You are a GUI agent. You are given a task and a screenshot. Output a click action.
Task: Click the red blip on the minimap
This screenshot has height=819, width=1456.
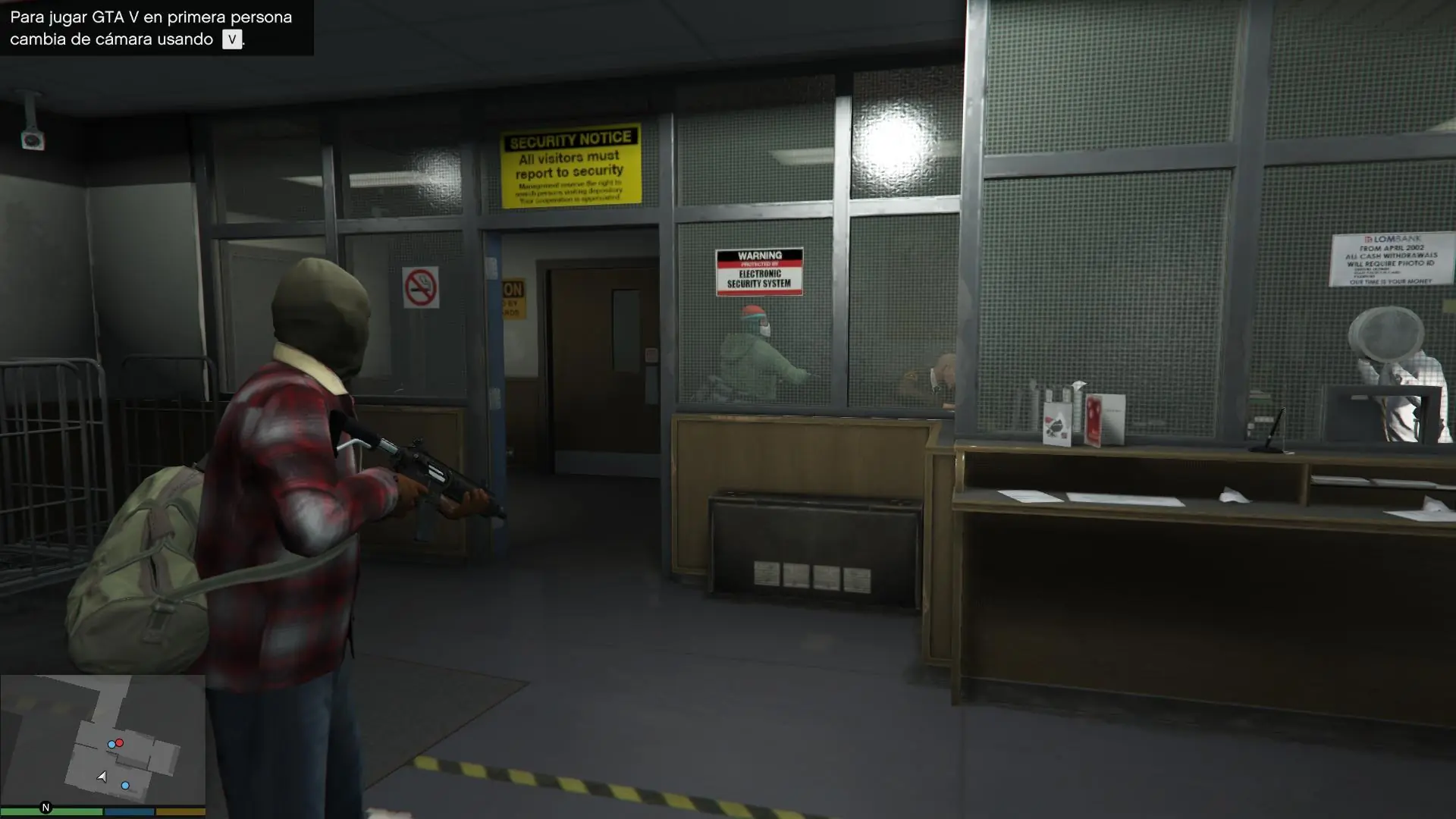click(120, 742)
